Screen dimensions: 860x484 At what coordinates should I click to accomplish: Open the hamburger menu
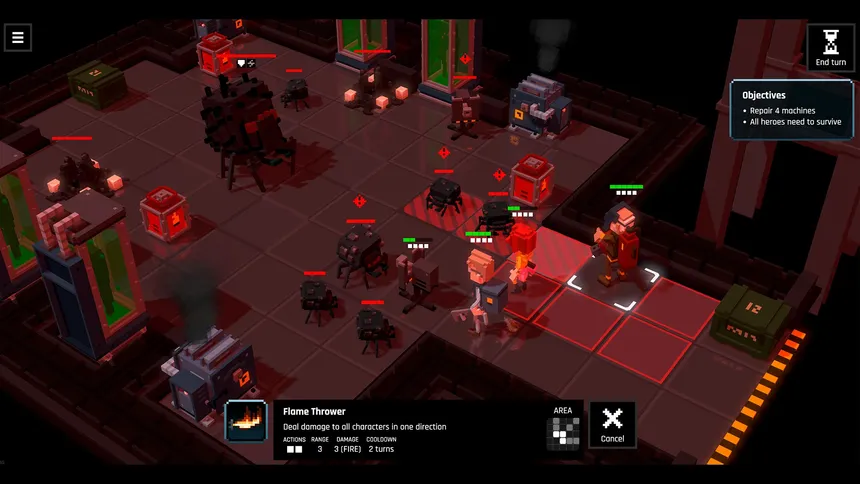click(17, 38)
